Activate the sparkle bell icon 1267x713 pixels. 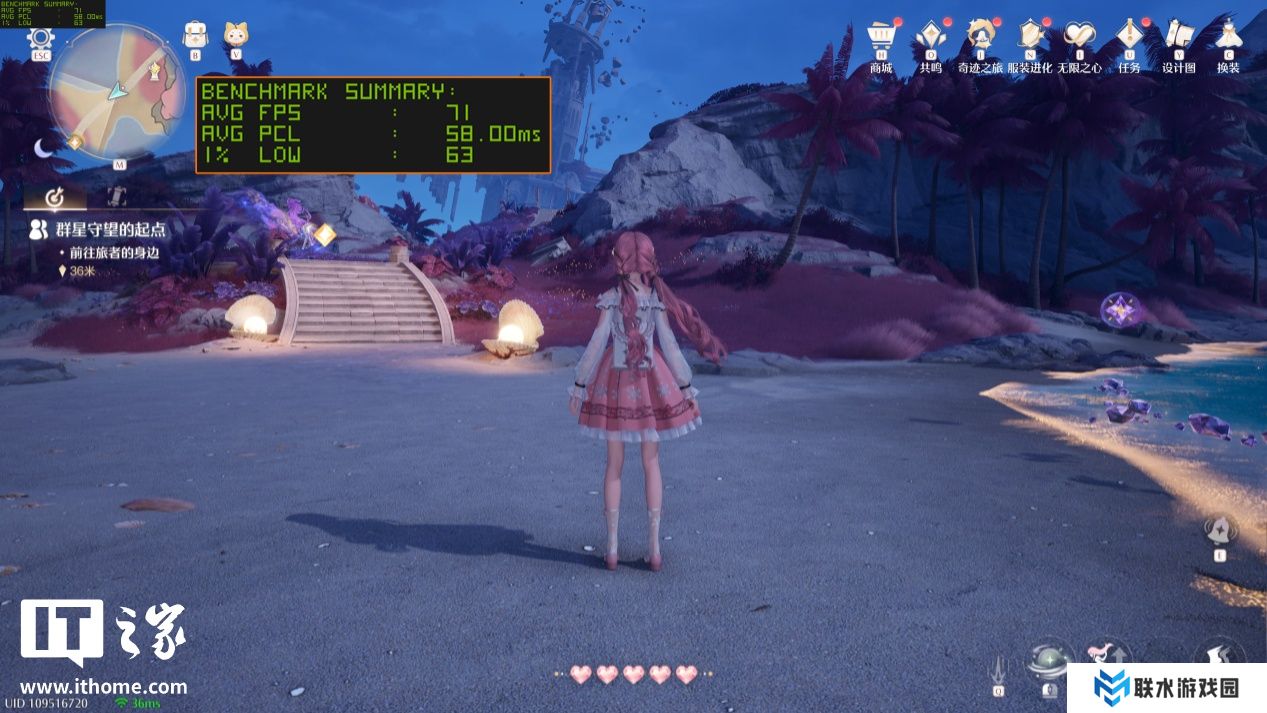(x=1219, y=530)
